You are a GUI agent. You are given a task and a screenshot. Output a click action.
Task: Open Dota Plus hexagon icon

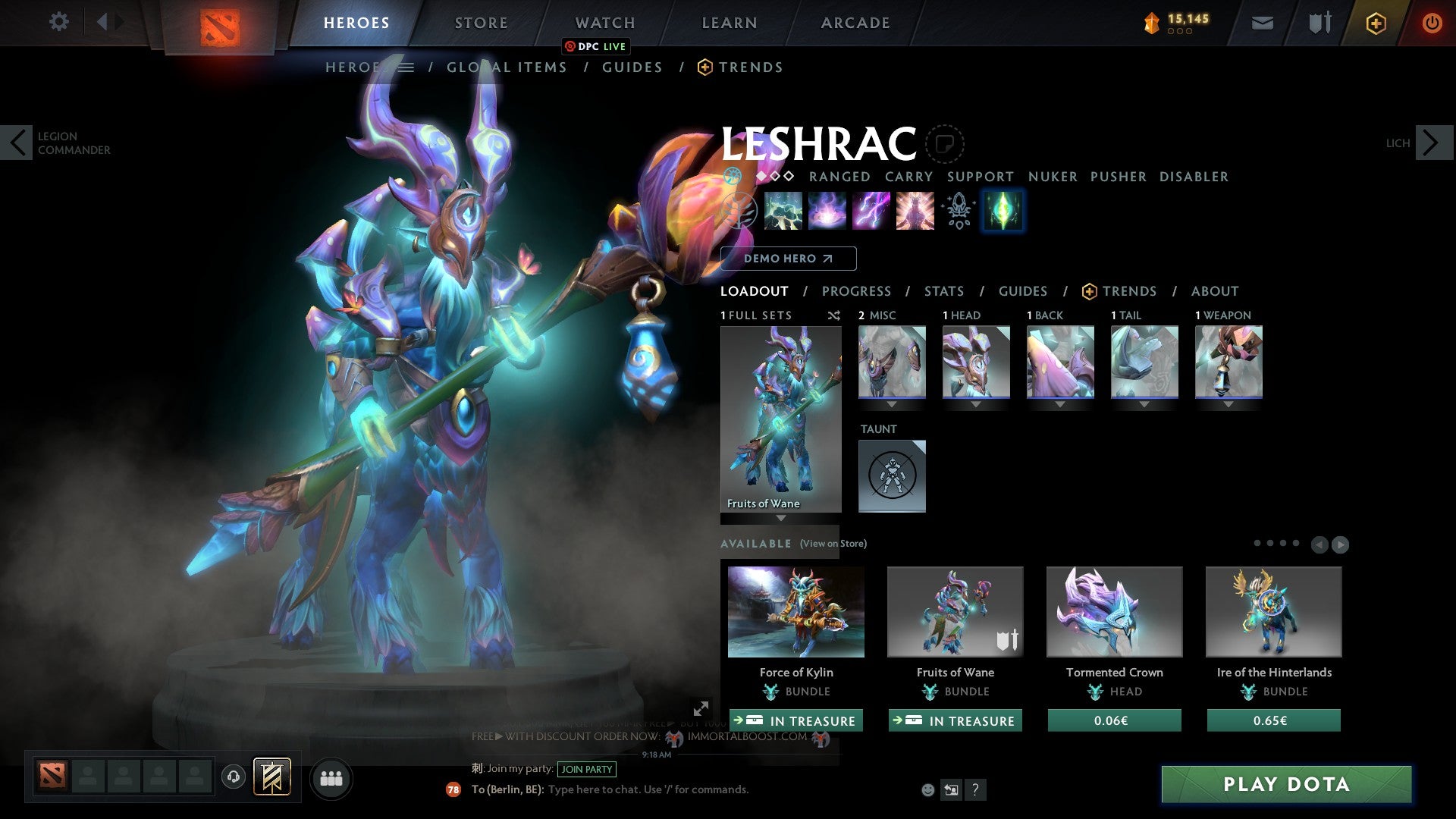tap(1375, 23)
